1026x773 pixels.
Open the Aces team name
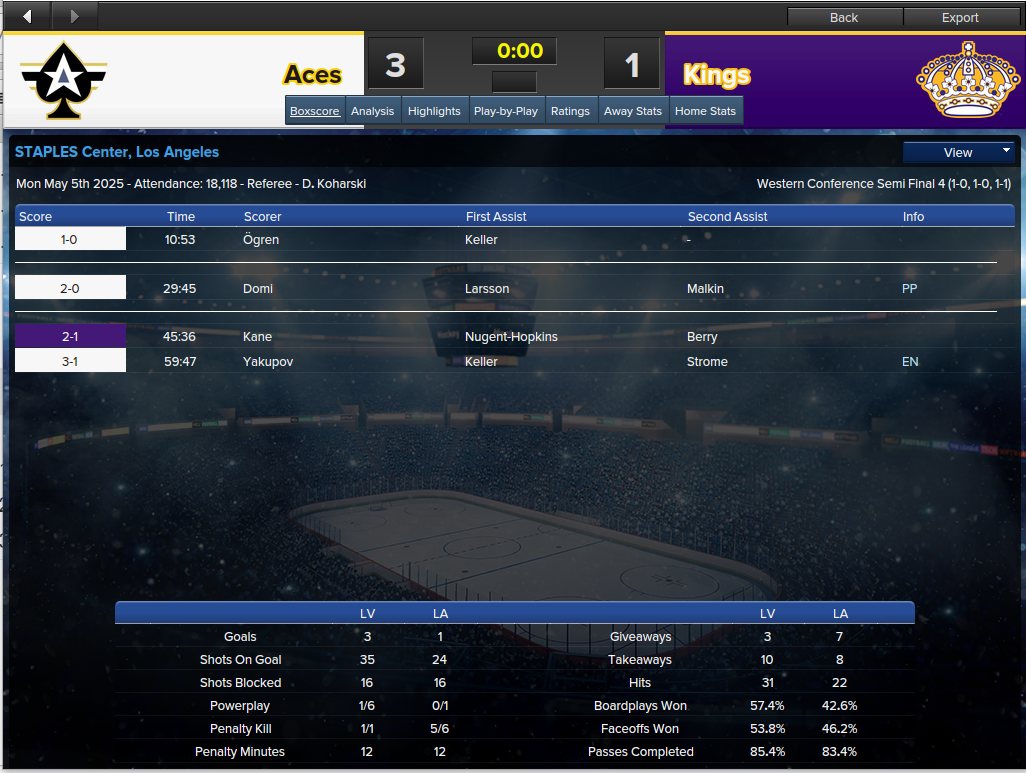coord(312,75)
